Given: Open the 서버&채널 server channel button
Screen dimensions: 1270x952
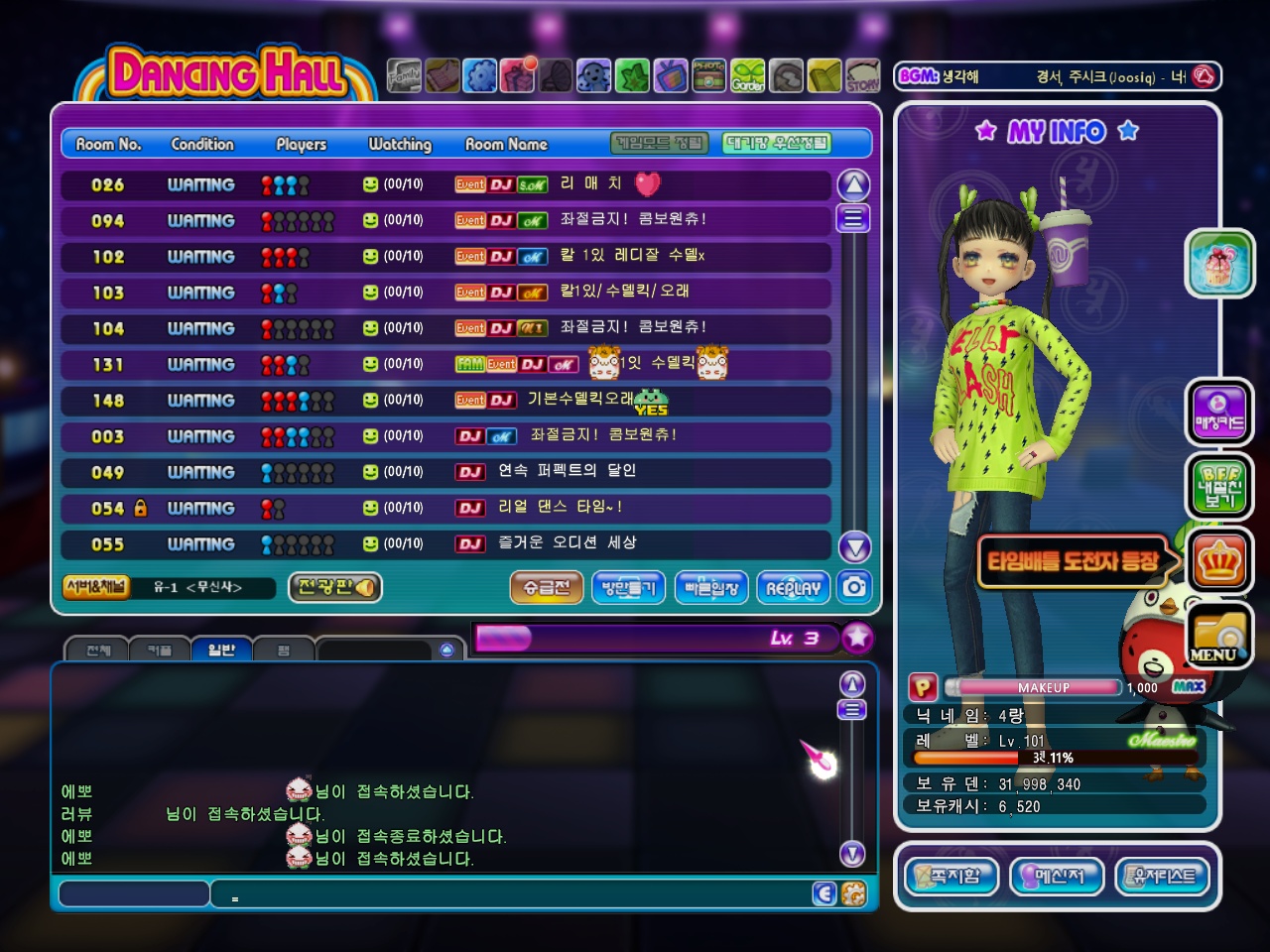Looking at the screenshot, I should (96, 587).
